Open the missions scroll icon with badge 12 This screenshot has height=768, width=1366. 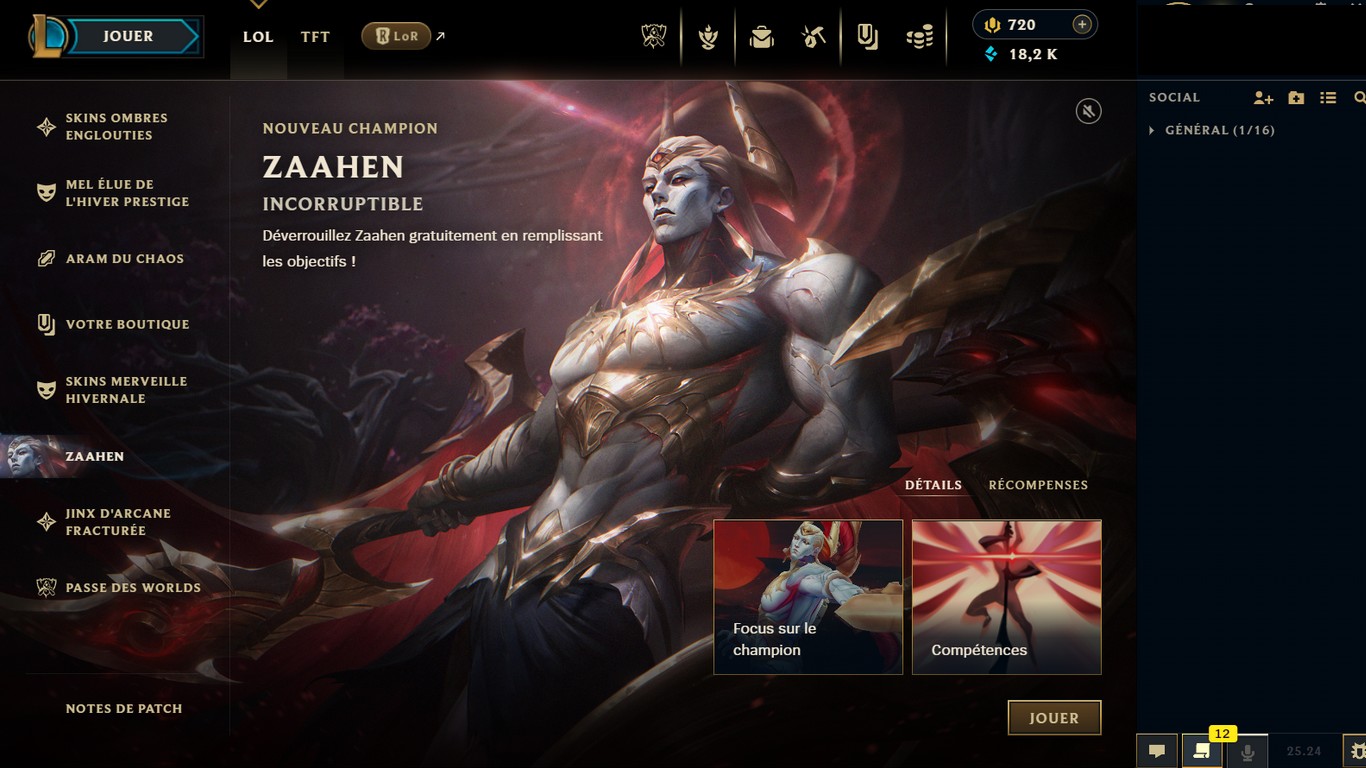(1202, 751)
